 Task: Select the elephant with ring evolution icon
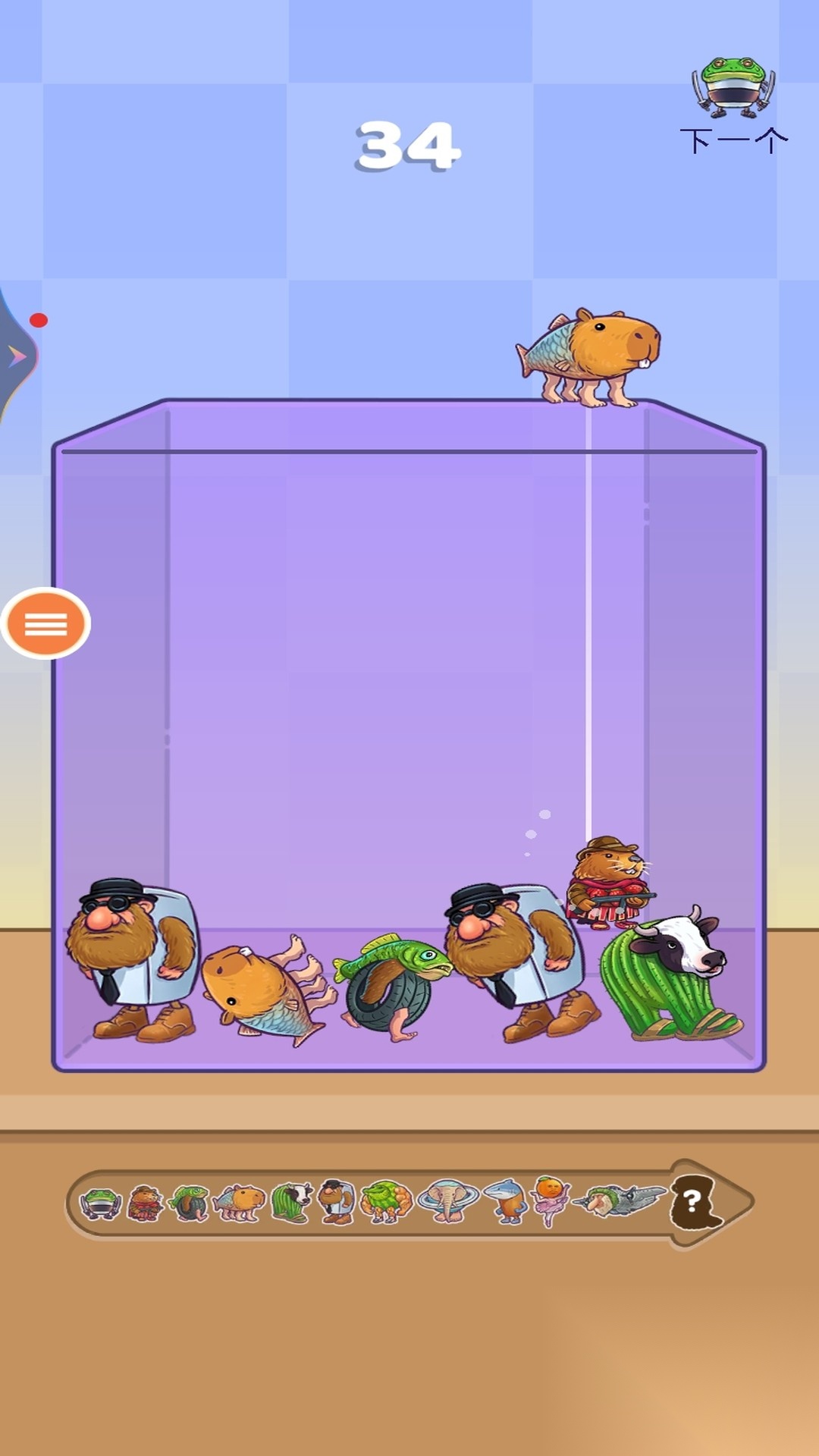[x=447, y=1202]
